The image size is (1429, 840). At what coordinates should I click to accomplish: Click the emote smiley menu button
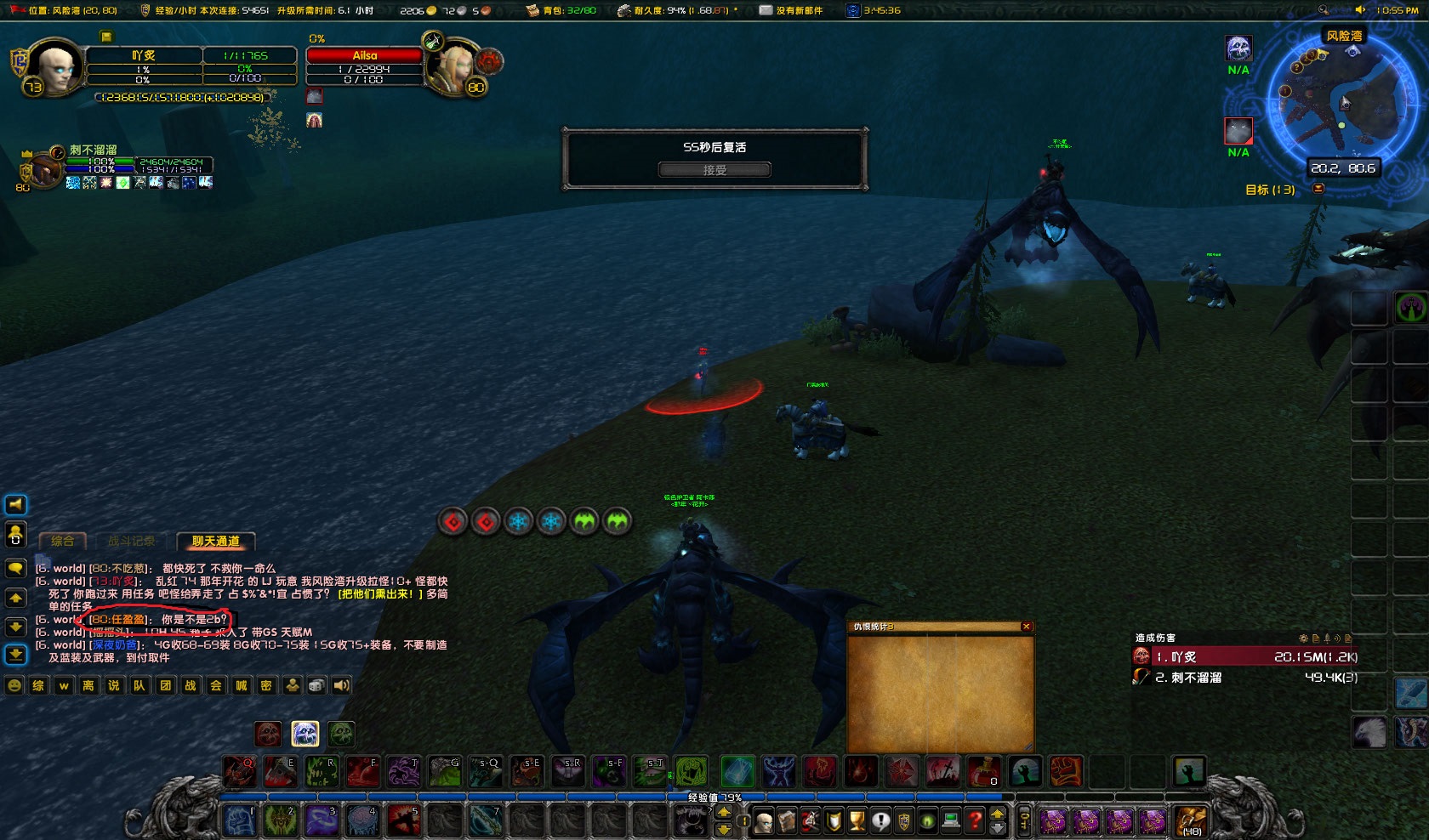pyautogui.click(x=14, y=685)
